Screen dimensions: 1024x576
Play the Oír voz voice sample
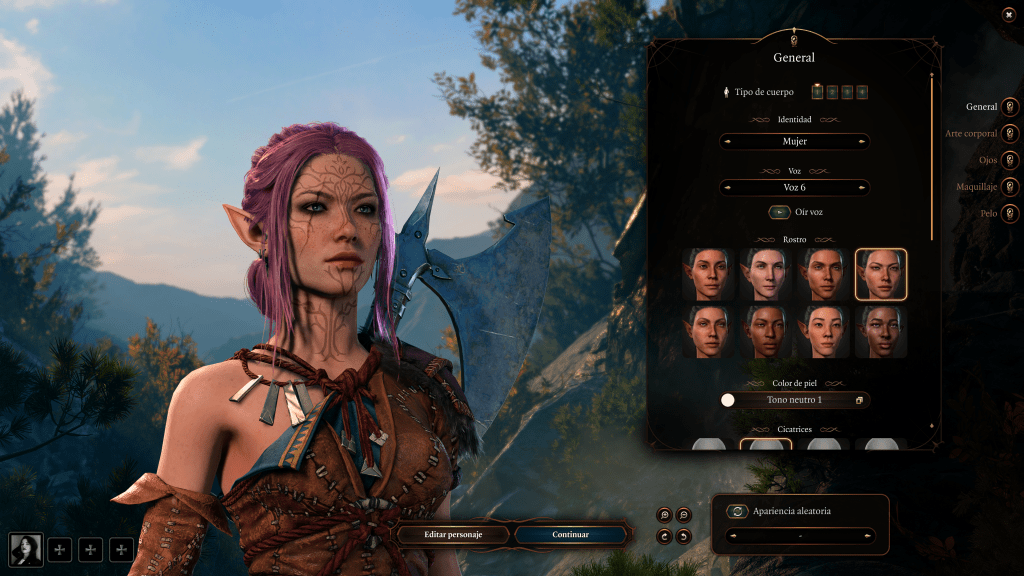tap(780, 212)
